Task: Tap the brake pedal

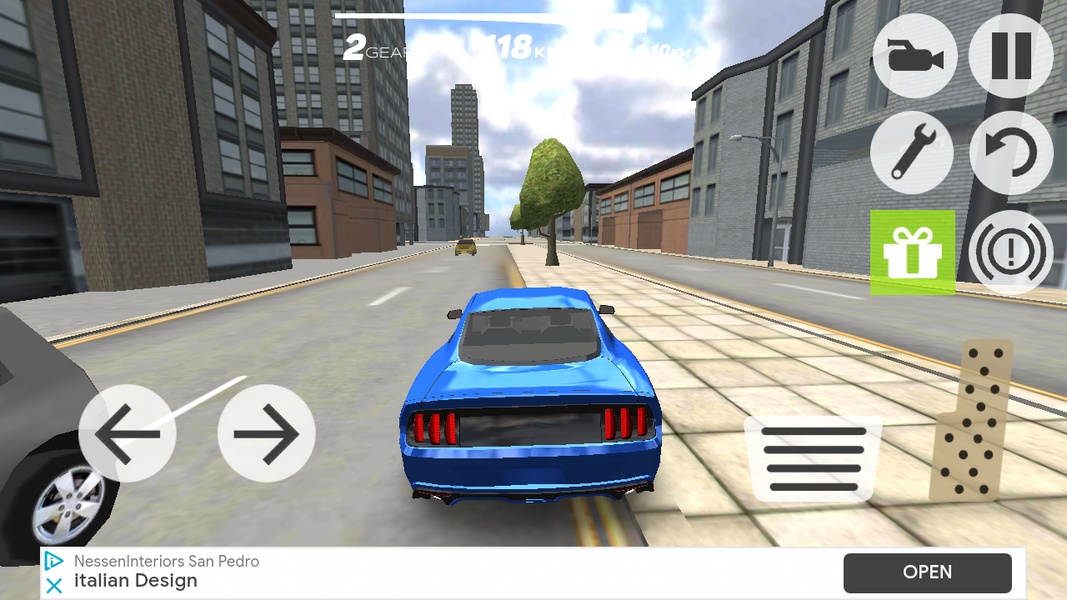Action: pos(814,458)
